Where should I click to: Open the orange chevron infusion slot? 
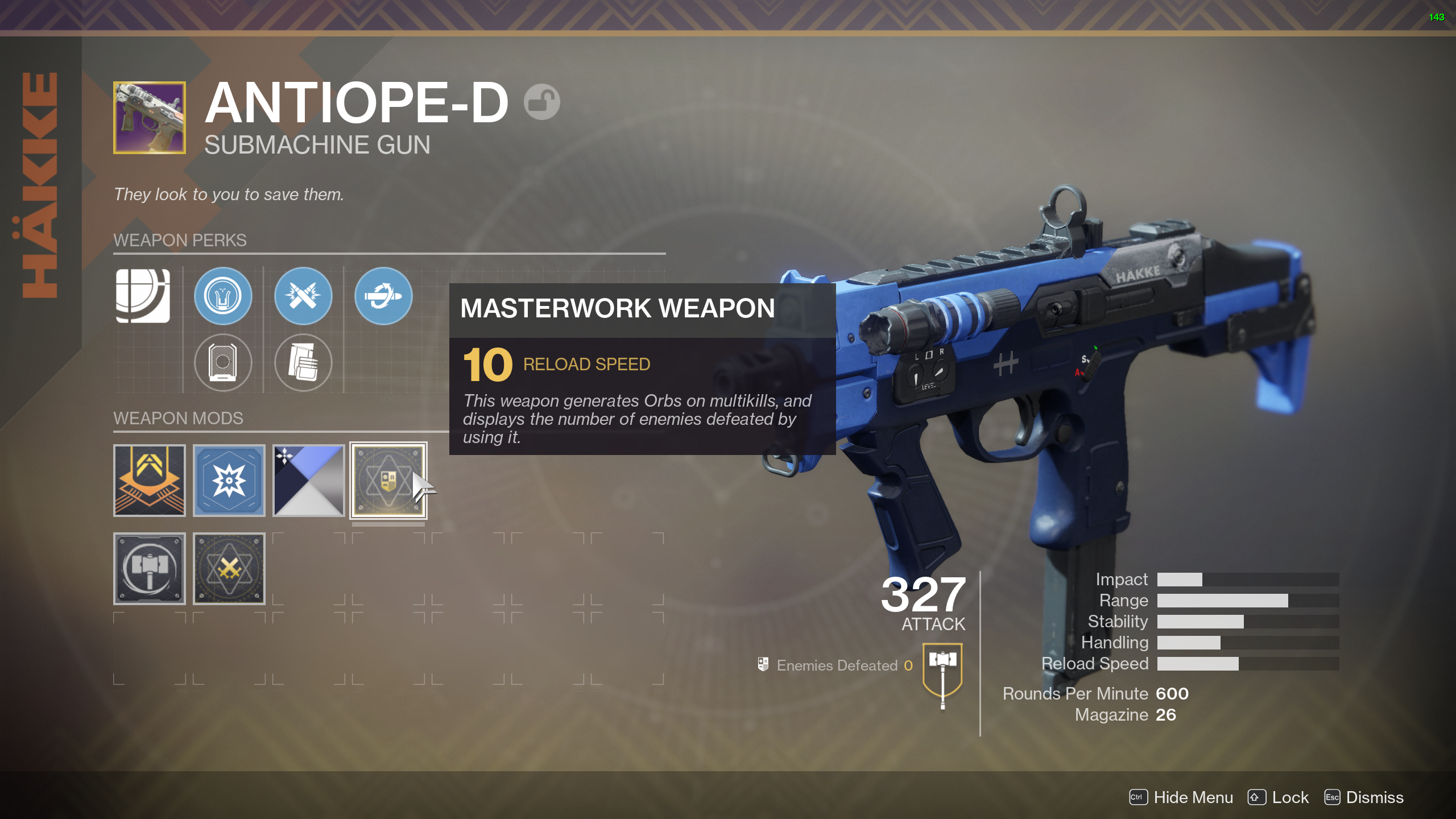[150, 481]
